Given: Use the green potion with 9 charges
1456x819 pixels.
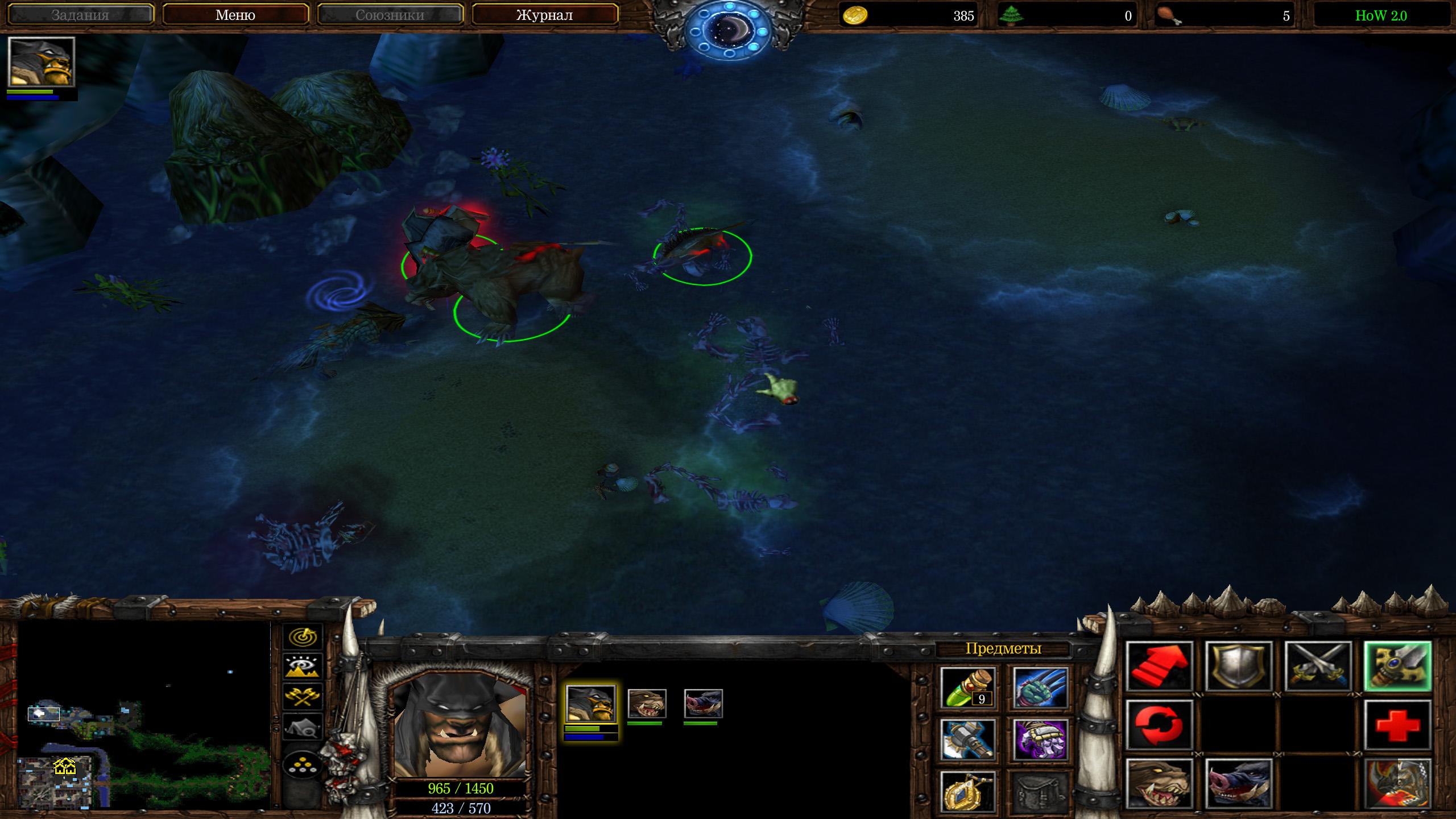Looking at the screenshot, I should click(967, 688).
